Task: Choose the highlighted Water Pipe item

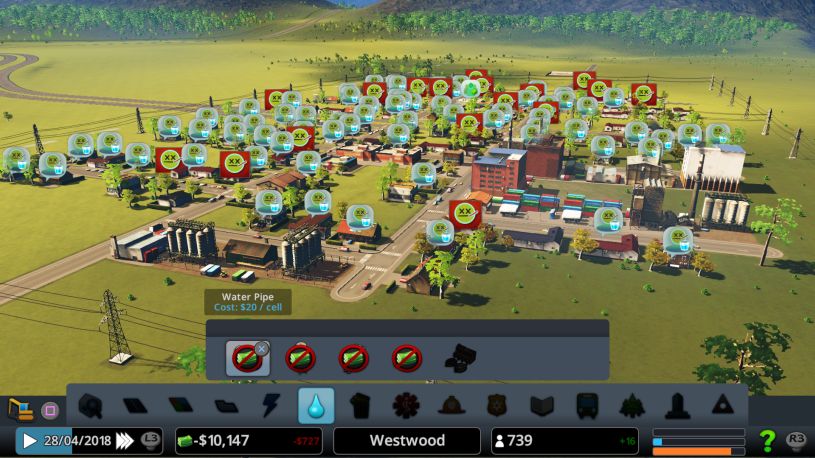Action: point(245,358)
